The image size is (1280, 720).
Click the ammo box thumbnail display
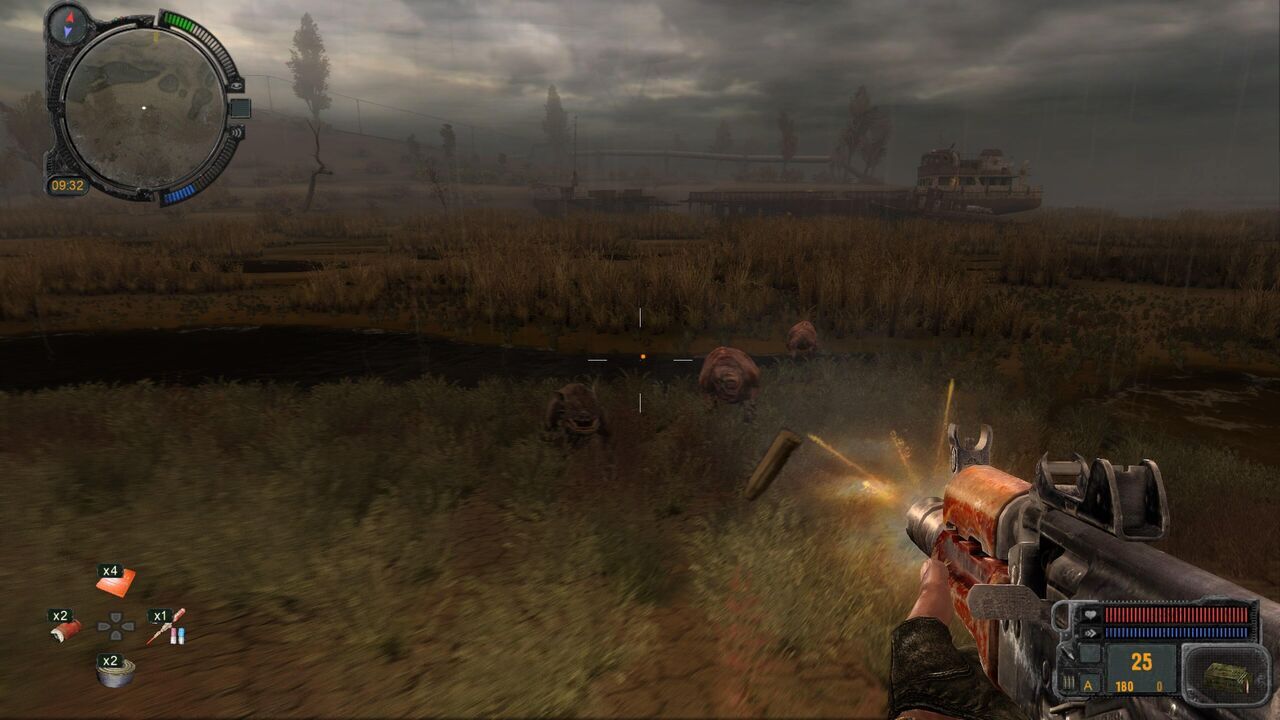click(1224, 679)
